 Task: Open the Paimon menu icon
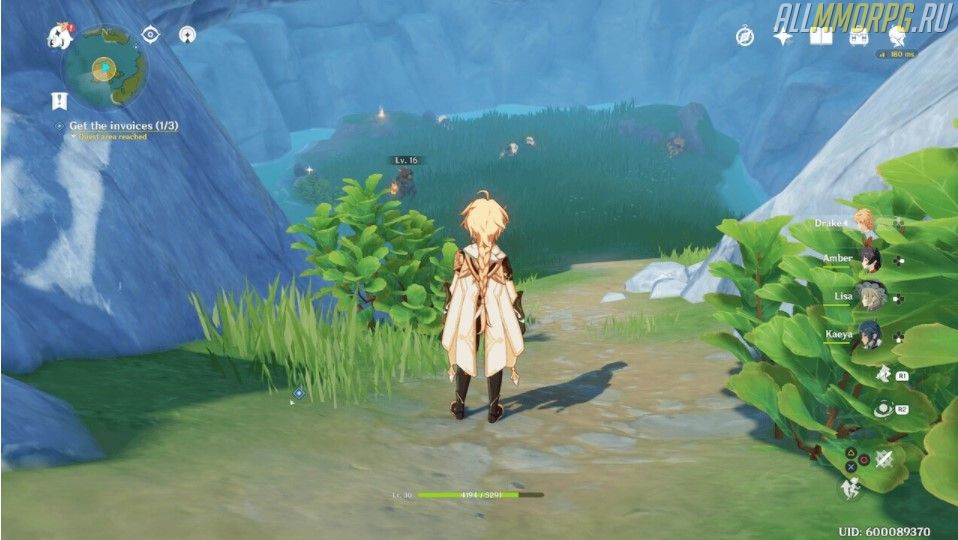(58, 36)
